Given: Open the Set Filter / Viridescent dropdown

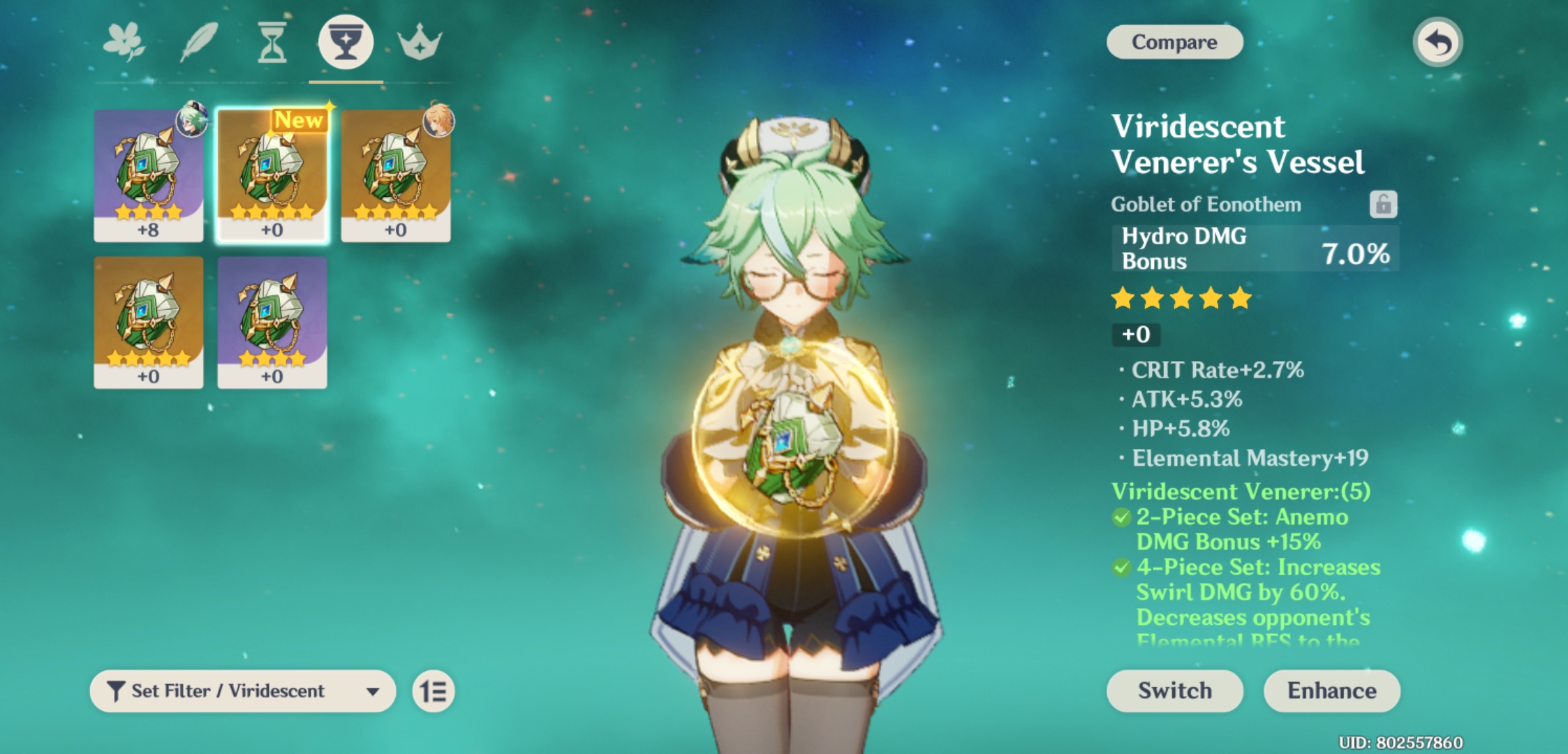Looking at the screenshot, I should coord(242,691).
